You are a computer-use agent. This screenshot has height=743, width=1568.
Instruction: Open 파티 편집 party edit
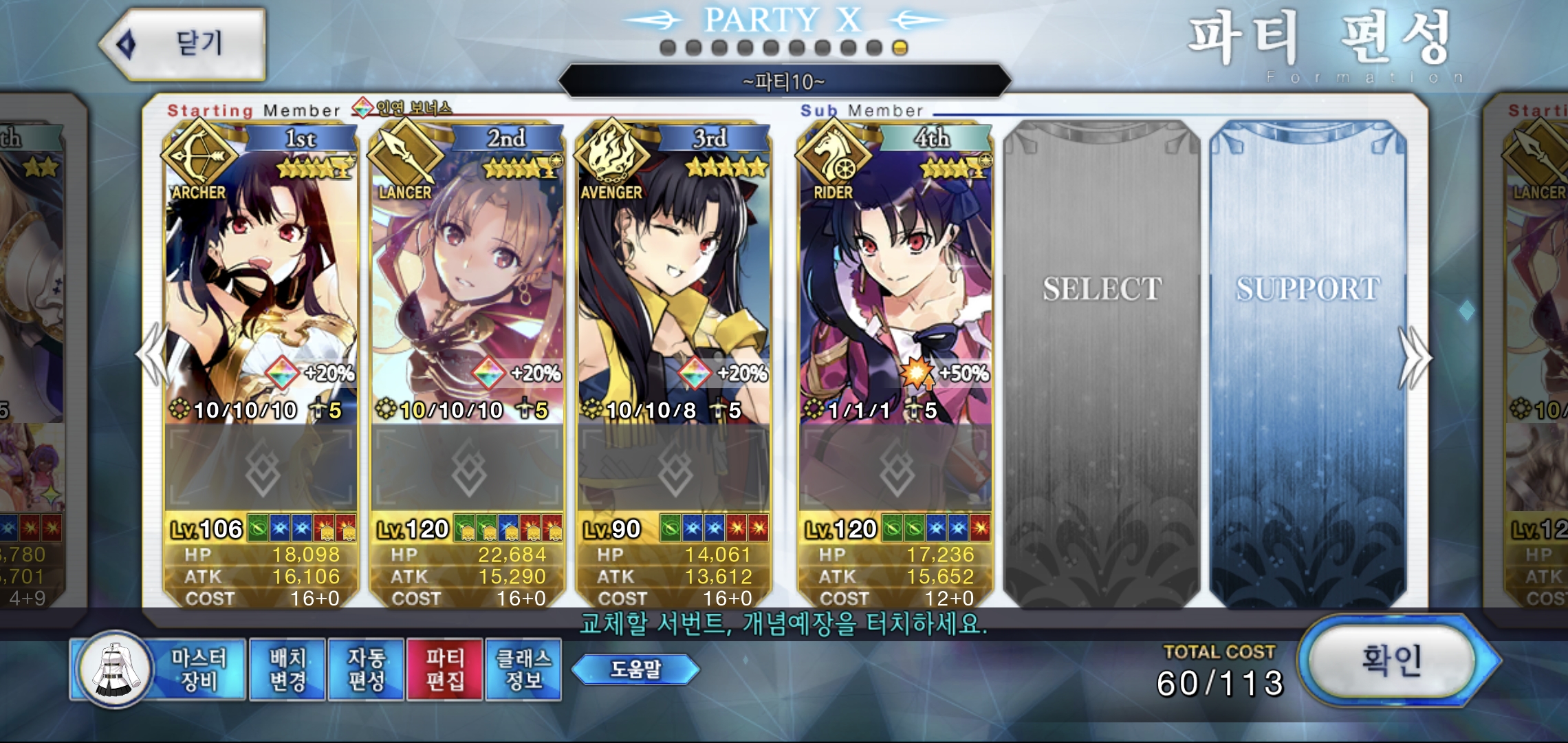(x=445, y=669)
